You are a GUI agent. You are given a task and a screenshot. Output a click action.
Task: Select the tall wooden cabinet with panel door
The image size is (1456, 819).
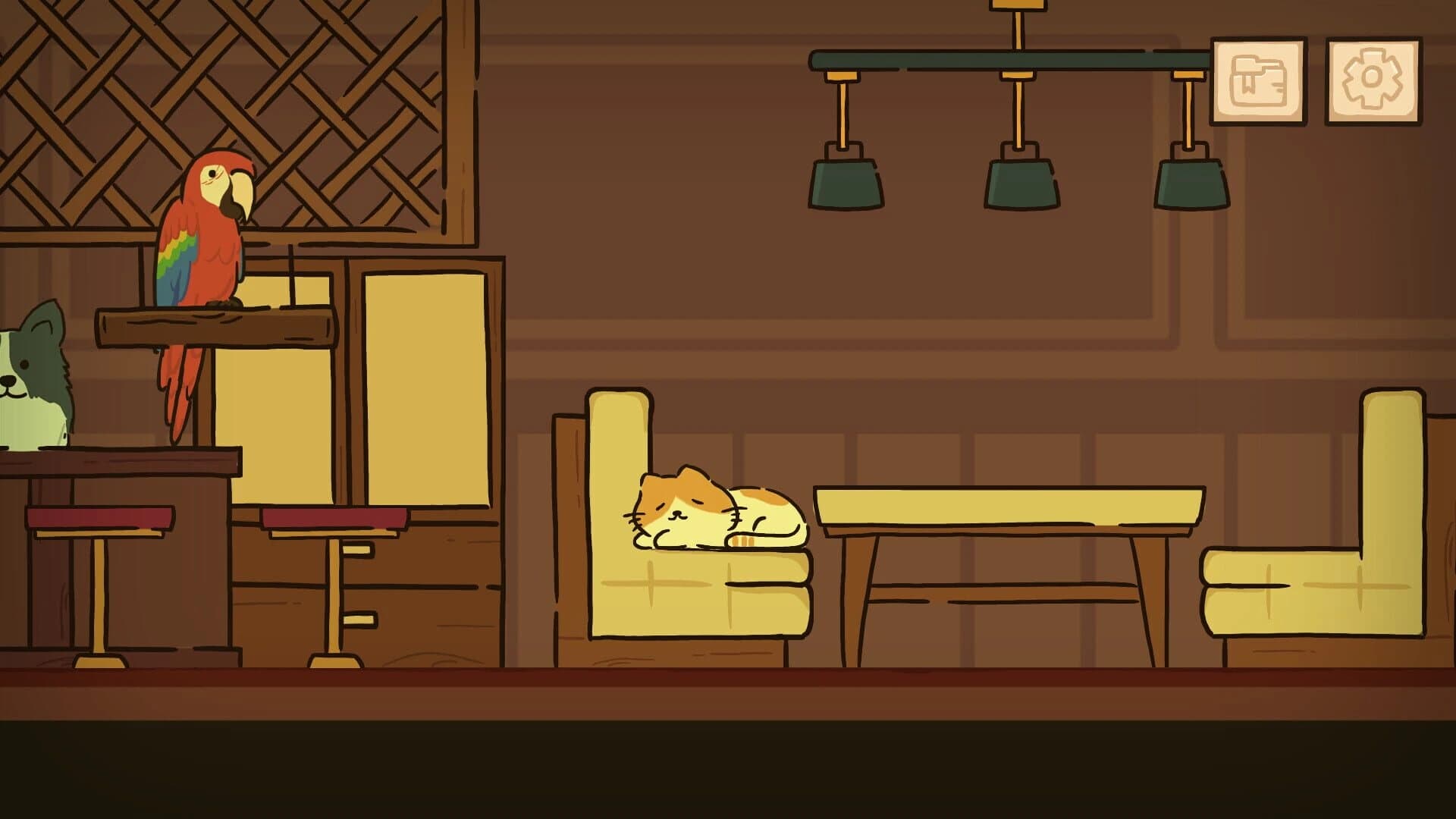click(428, 379)
